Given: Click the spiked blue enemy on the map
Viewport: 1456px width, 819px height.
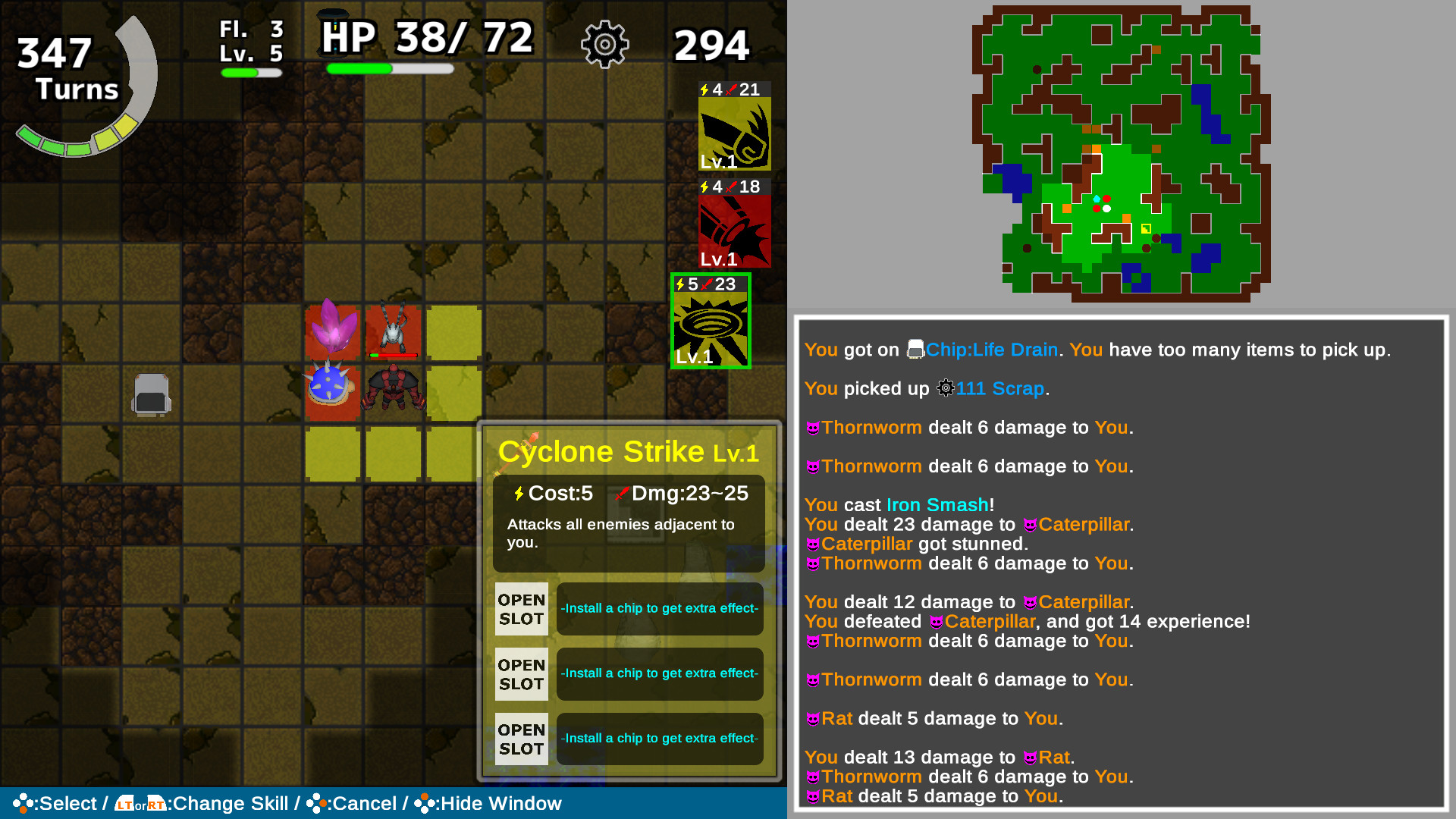Looking at the screenshot, I should tap(329, 383).
